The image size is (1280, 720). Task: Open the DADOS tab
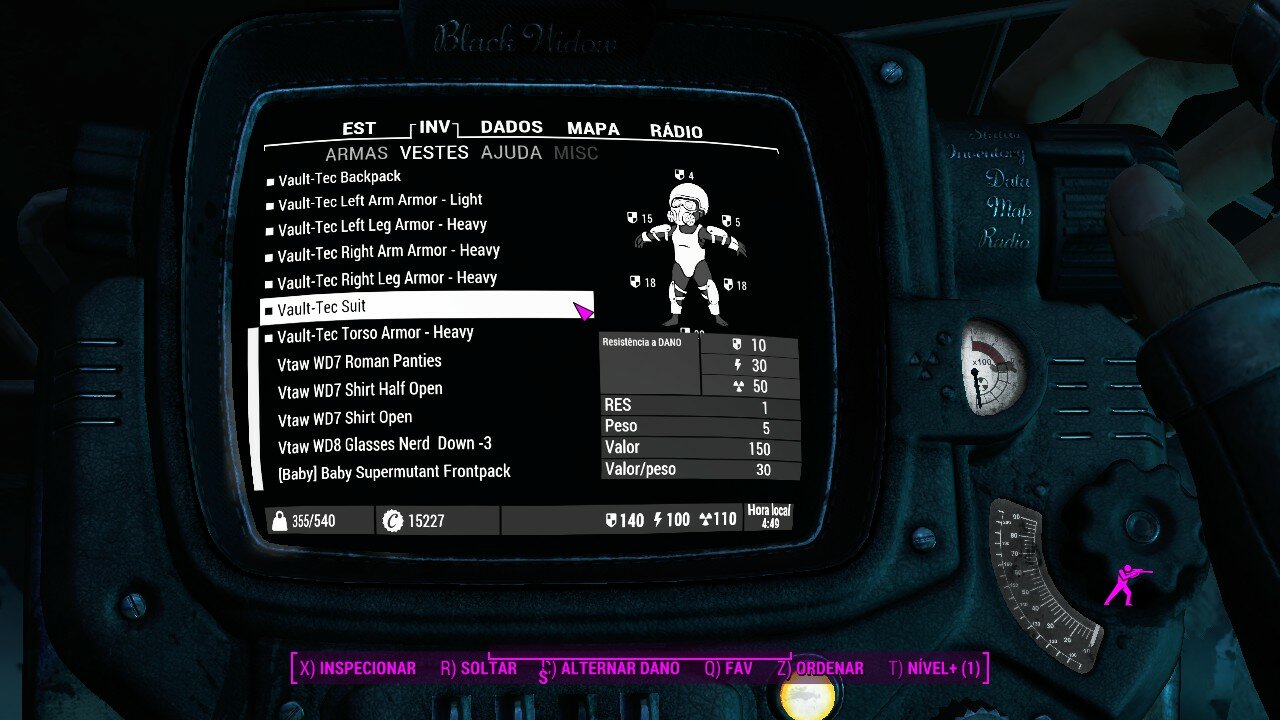tap(511, 127)
